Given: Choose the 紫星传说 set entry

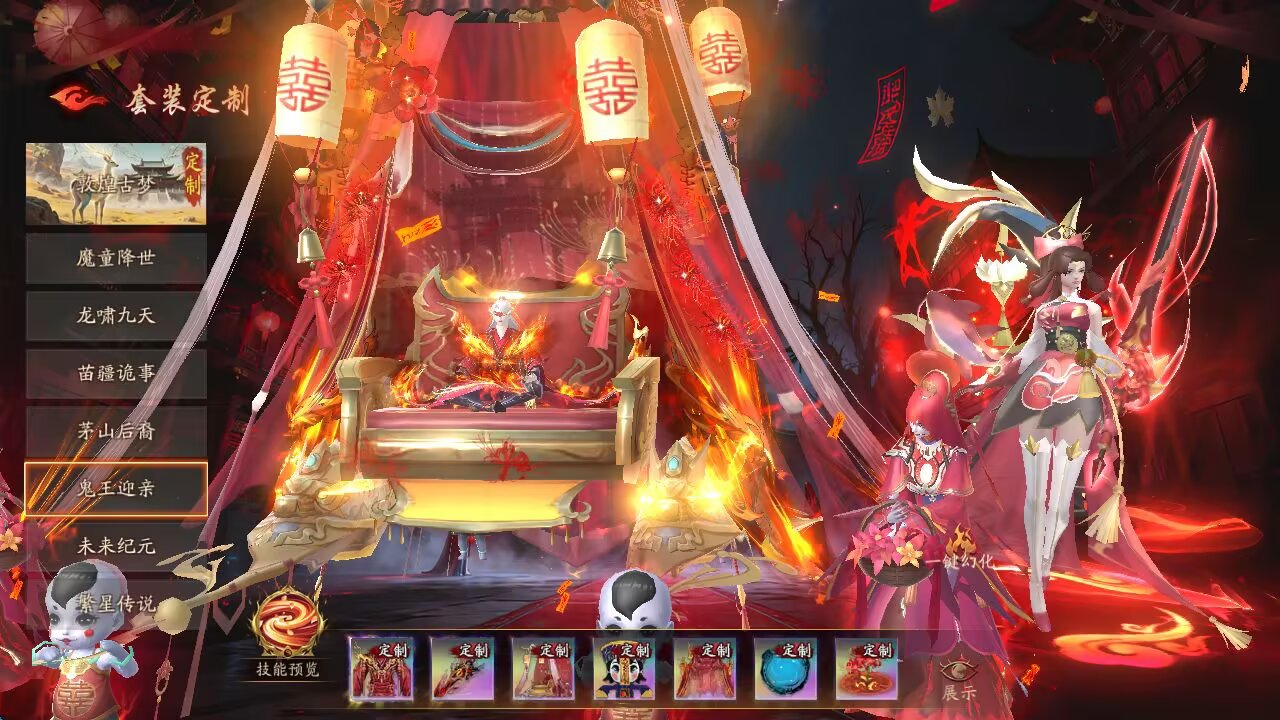Looking at the screenshot, I should [116, 603].
